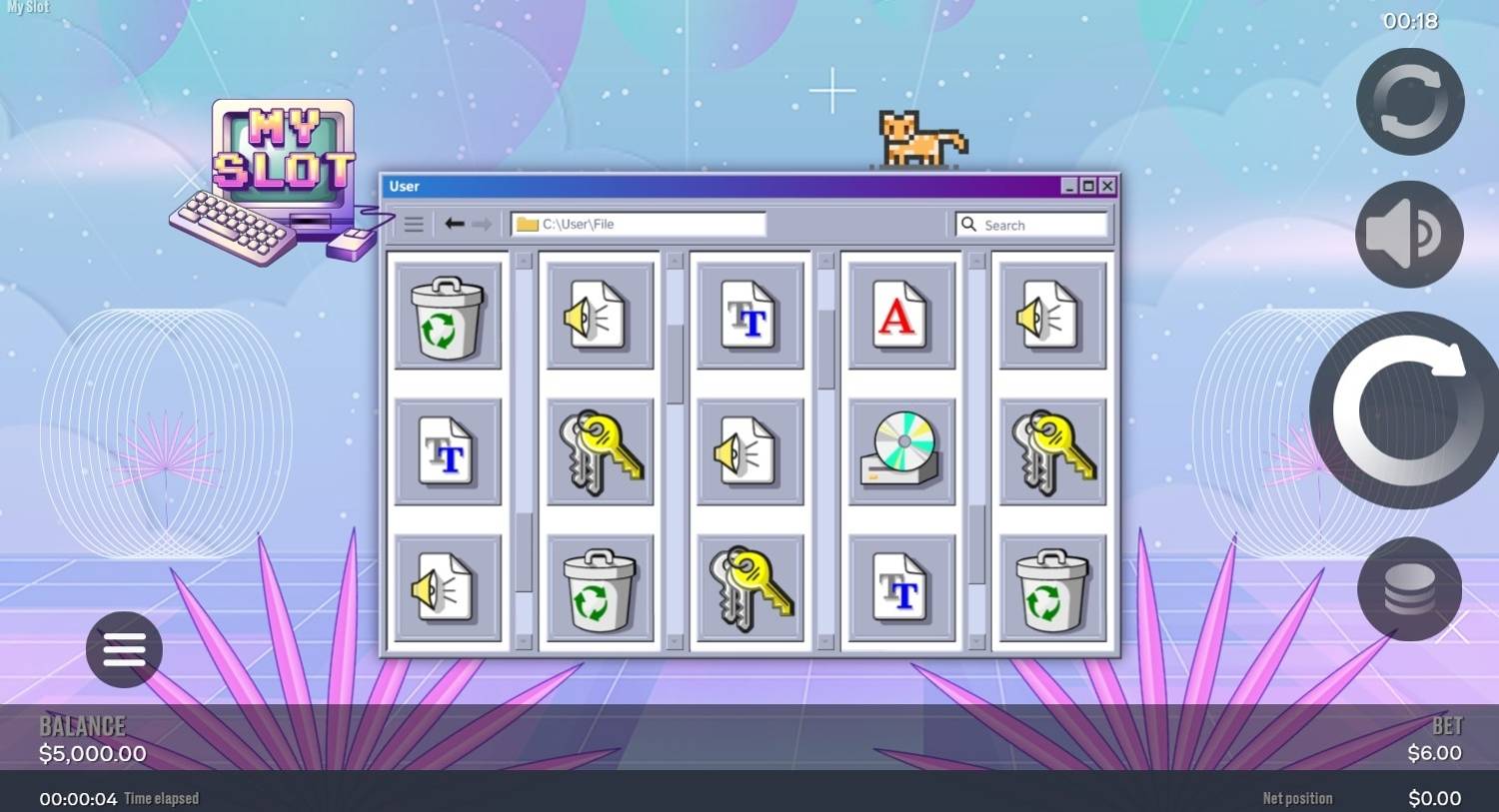Screen dimensions: 1499x812
Task: Open the autoplay replay control
Action: (x=1409, y=100)
